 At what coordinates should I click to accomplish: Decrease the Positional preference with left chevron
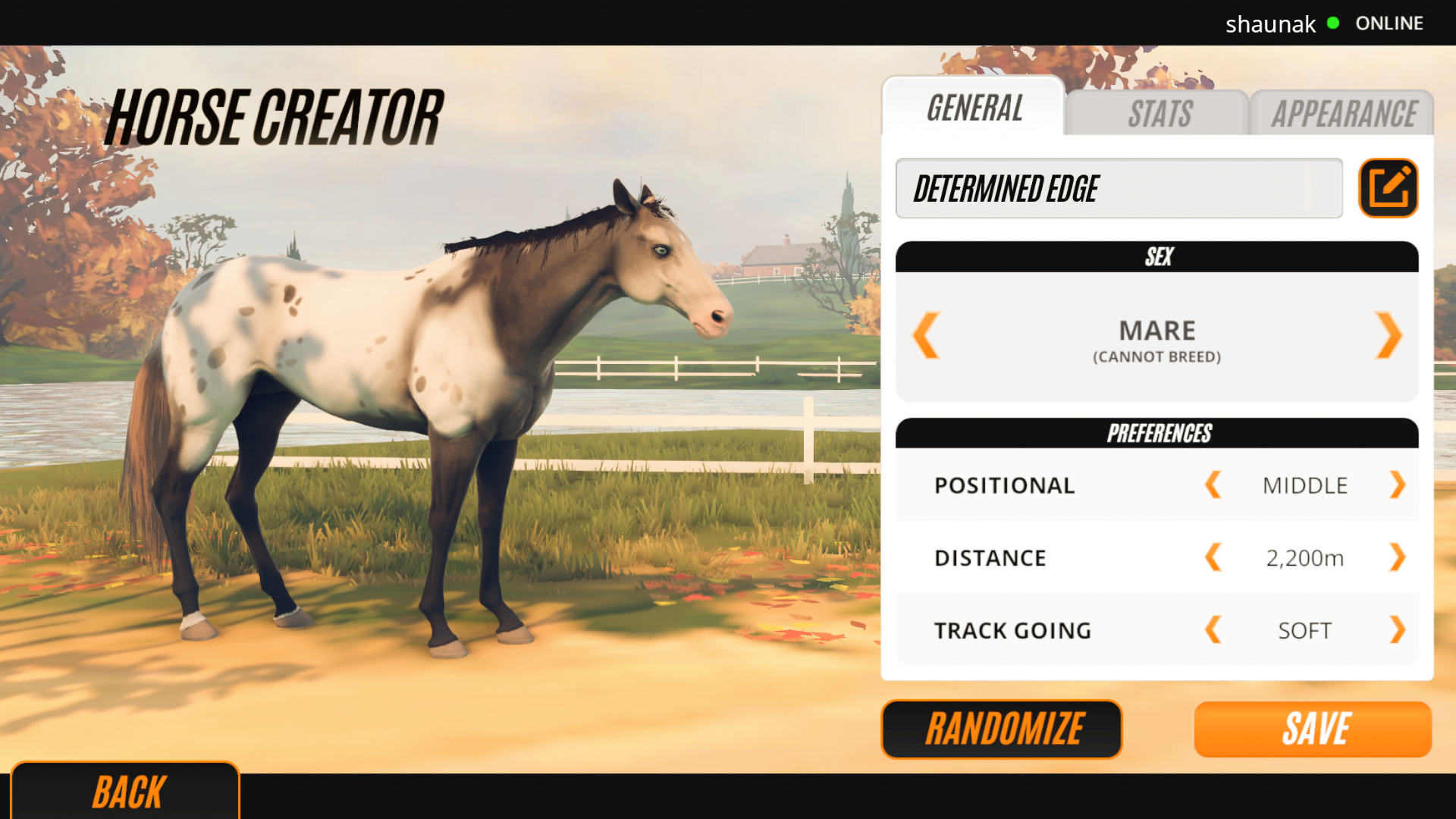click(x=1213, y=485)
